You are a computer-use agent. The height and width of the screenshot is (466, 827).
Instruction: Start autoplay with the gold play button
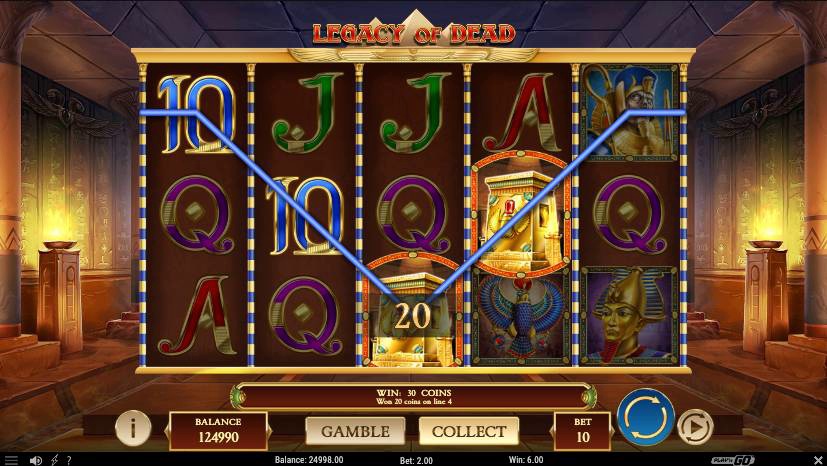click(694, 428)
